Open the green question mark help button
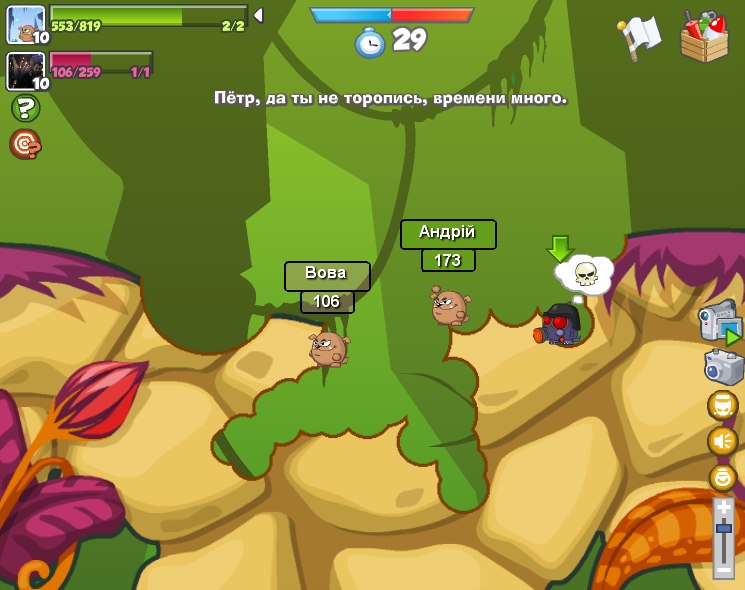The width and height of the screenshot is (745, 590). click(x=25, y=108)
